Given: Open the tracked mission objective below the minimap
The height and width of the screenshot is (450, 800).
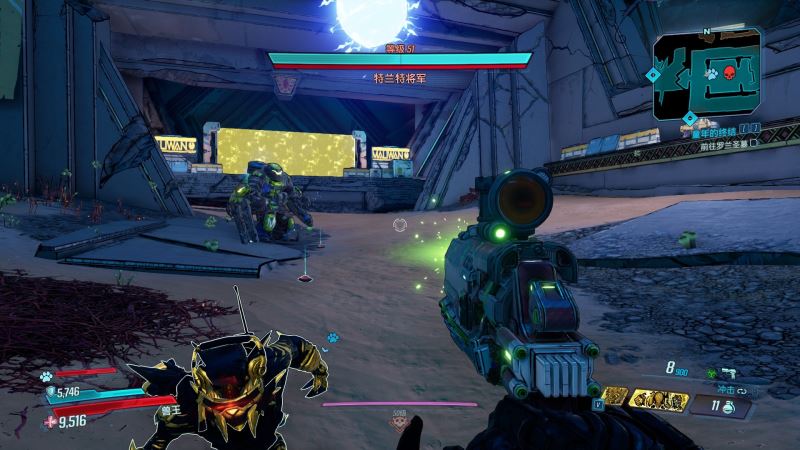Looking at the screenshot, I should click(x=722, y=129).
